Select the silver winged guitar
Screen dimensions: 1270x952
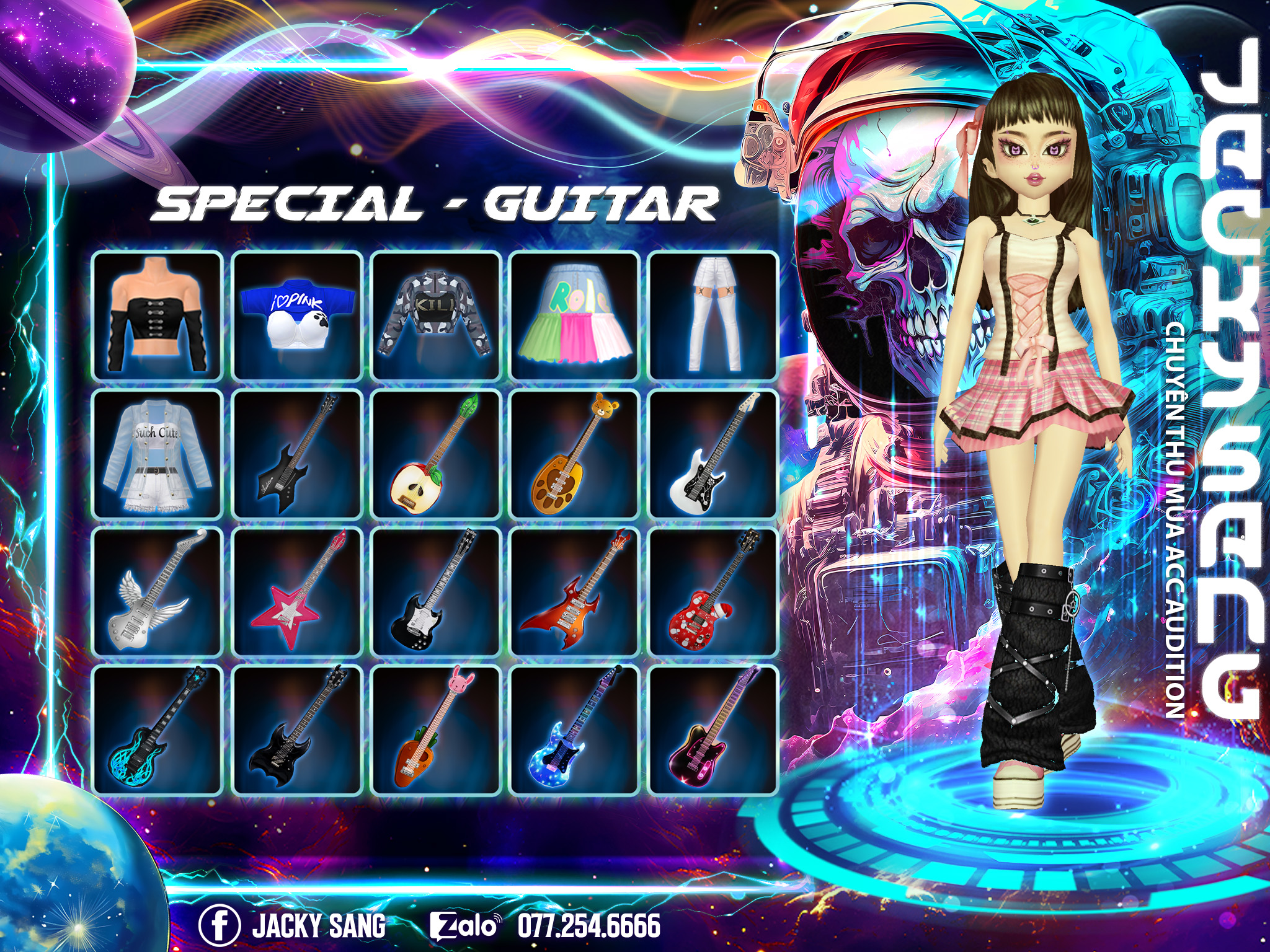pos(158,592)
